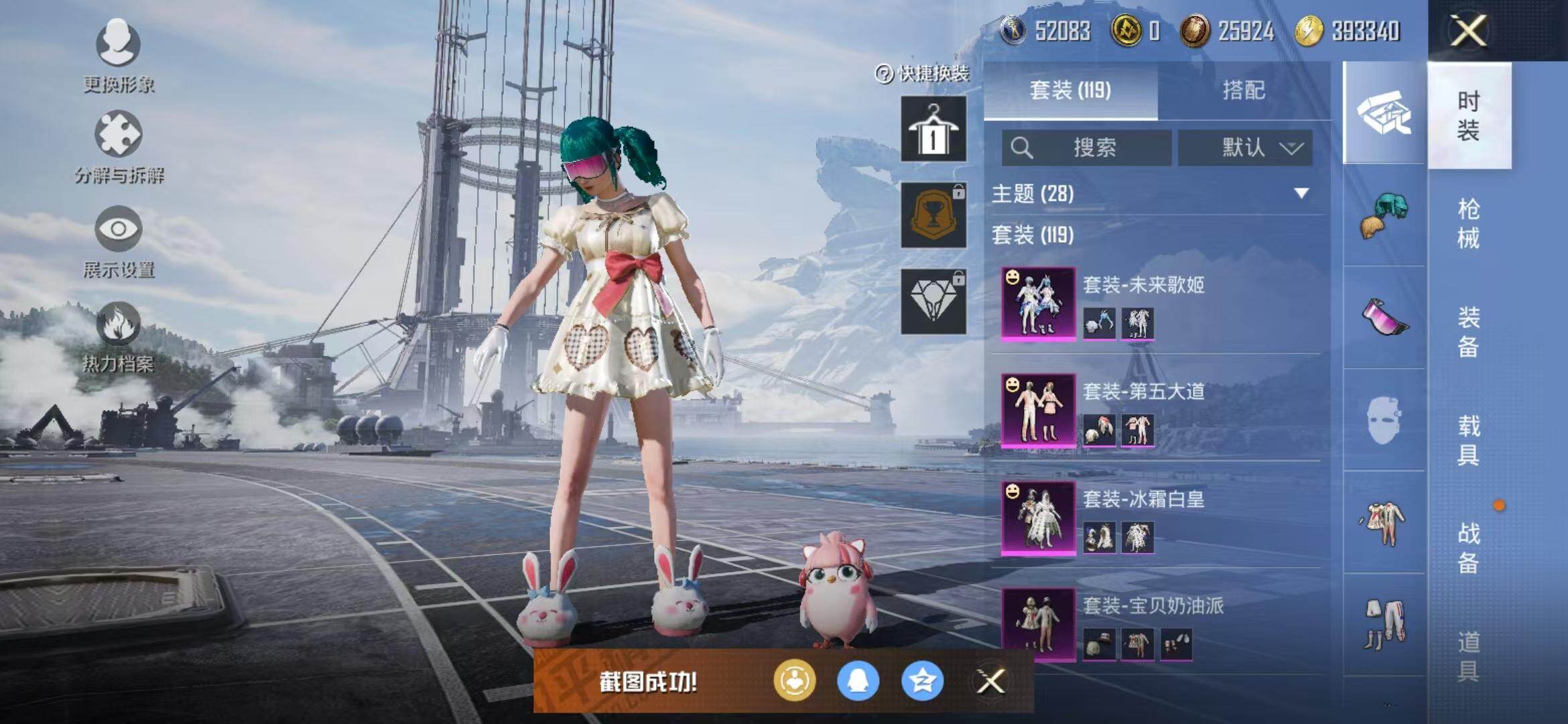Screen dimensions: 1568x724
Task: Open the 战备 category
Action: tap(1468, 548)
